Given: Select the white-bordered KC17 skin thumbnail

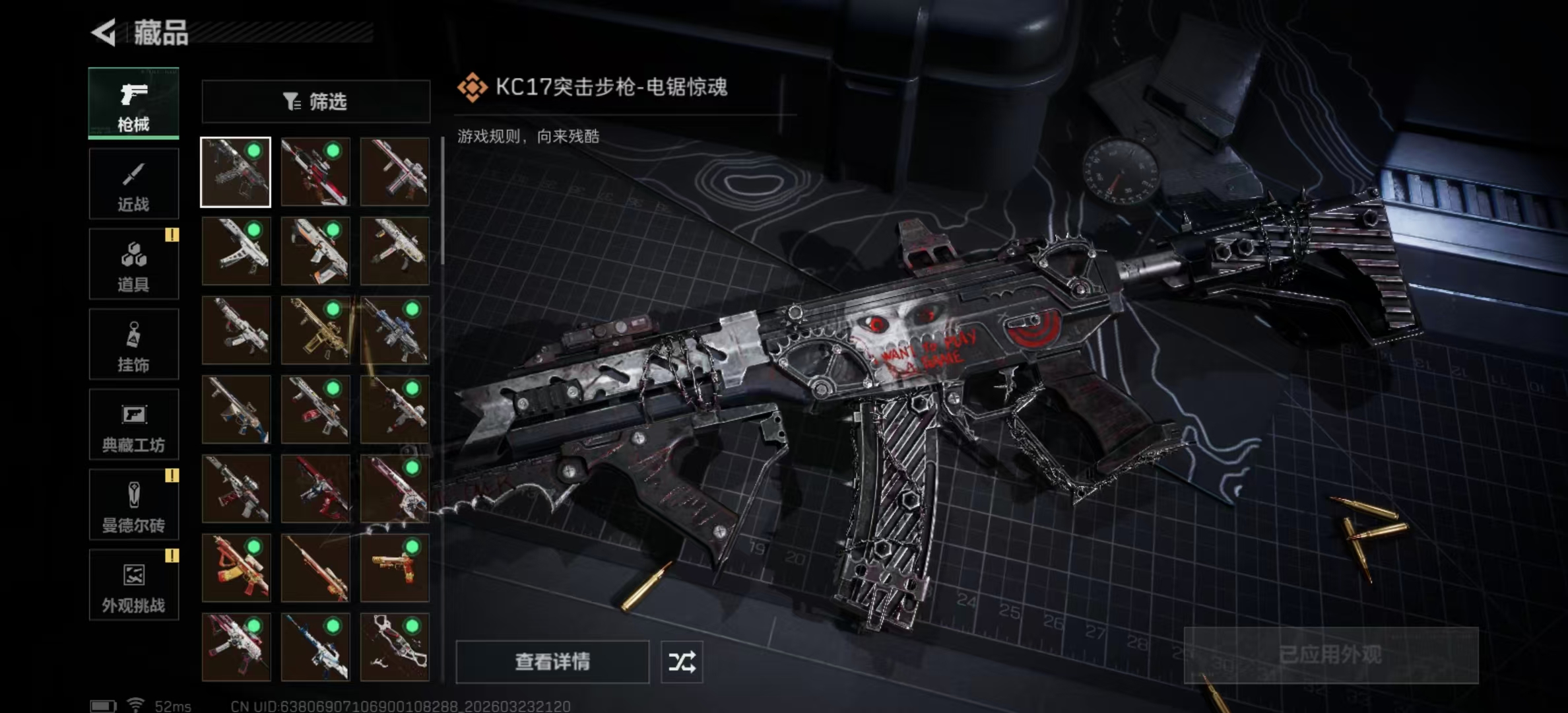Looking at the screenshot, I should [x=236, y=172].
